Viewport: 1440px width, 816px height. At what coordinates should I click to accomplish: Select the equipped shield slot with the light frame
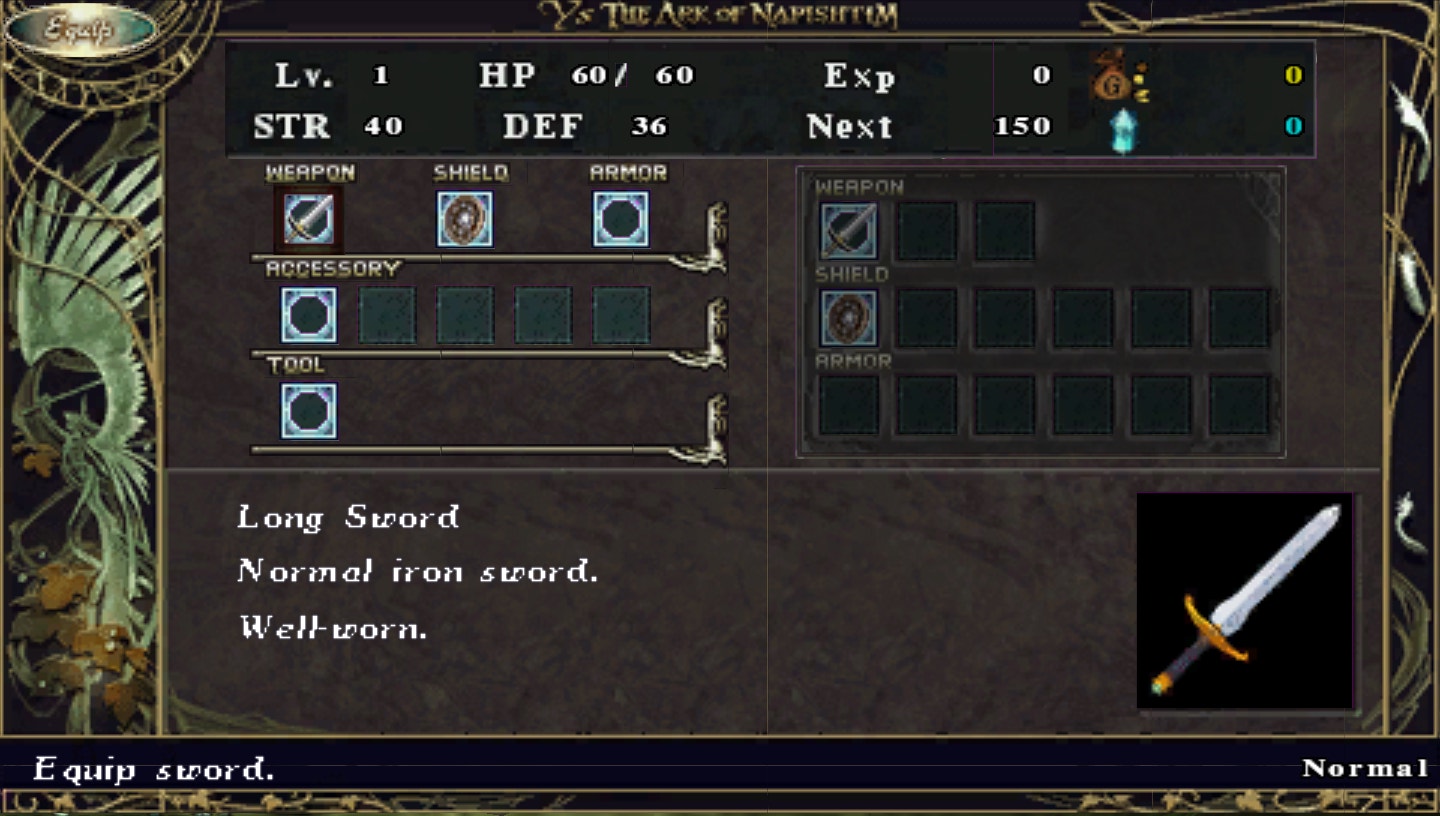click(x=465, y=220)
